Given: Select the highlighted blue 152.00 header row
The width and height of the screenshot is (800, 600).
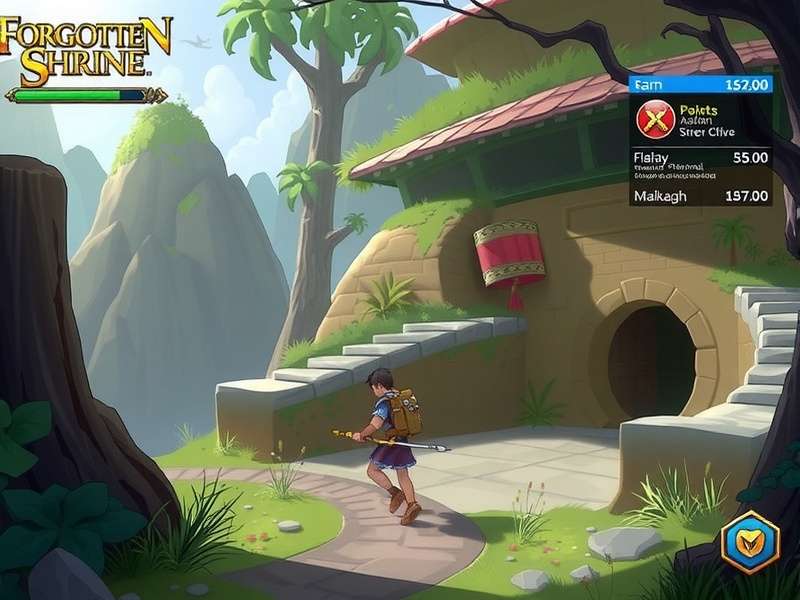Looking at the screenshot, I should 701,86.
